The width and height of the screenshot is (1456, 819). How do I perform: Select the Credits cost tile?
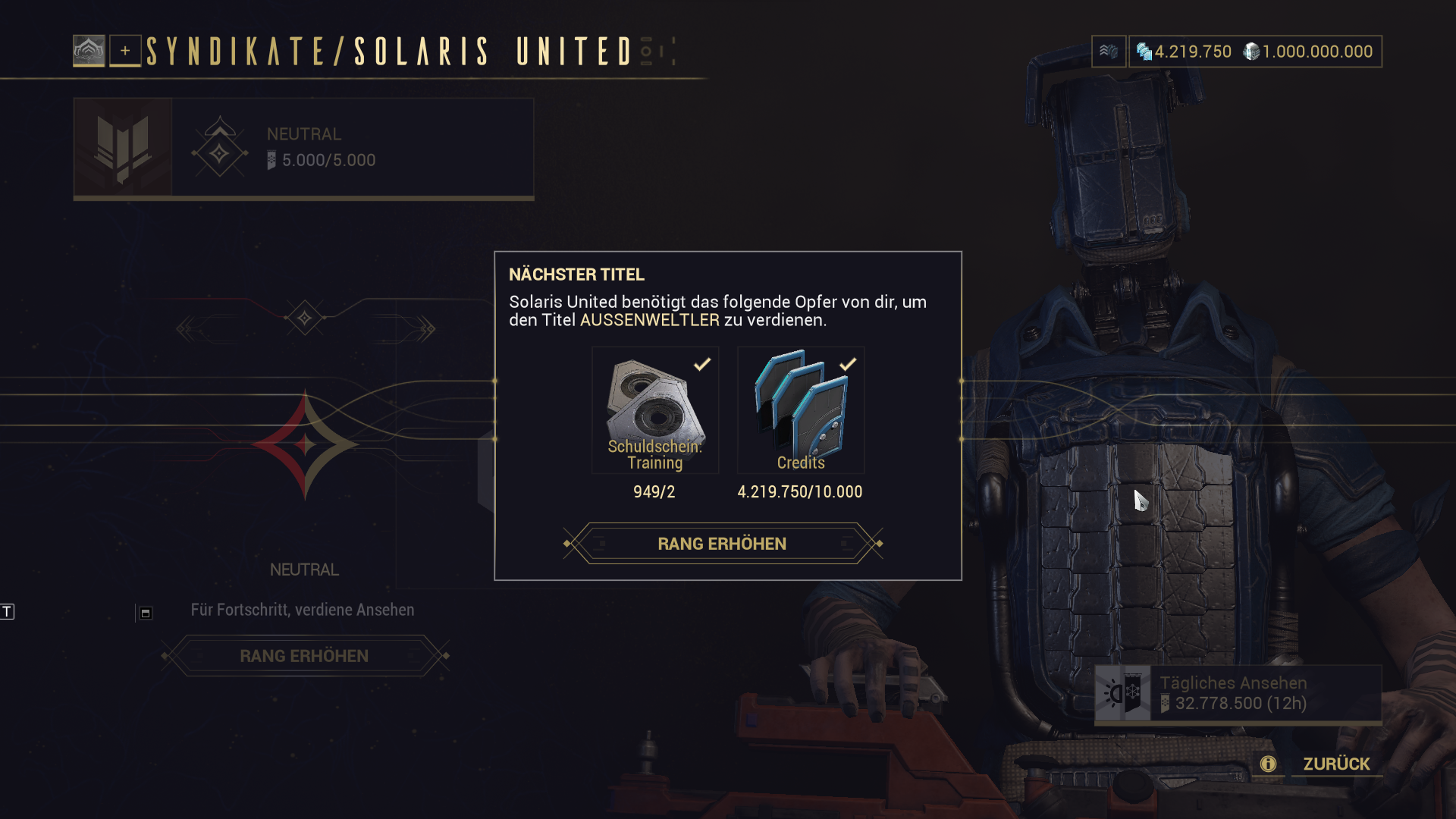(801, 410)
